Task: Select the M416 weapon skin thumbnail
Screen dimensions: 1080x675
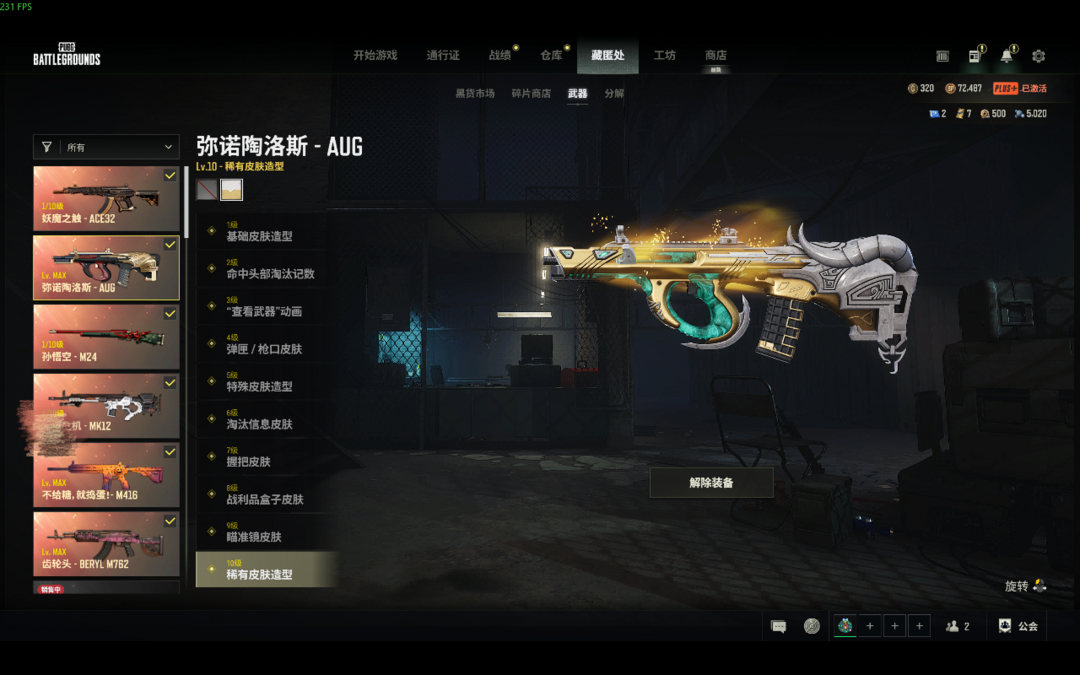Action: tap(106, 475)
